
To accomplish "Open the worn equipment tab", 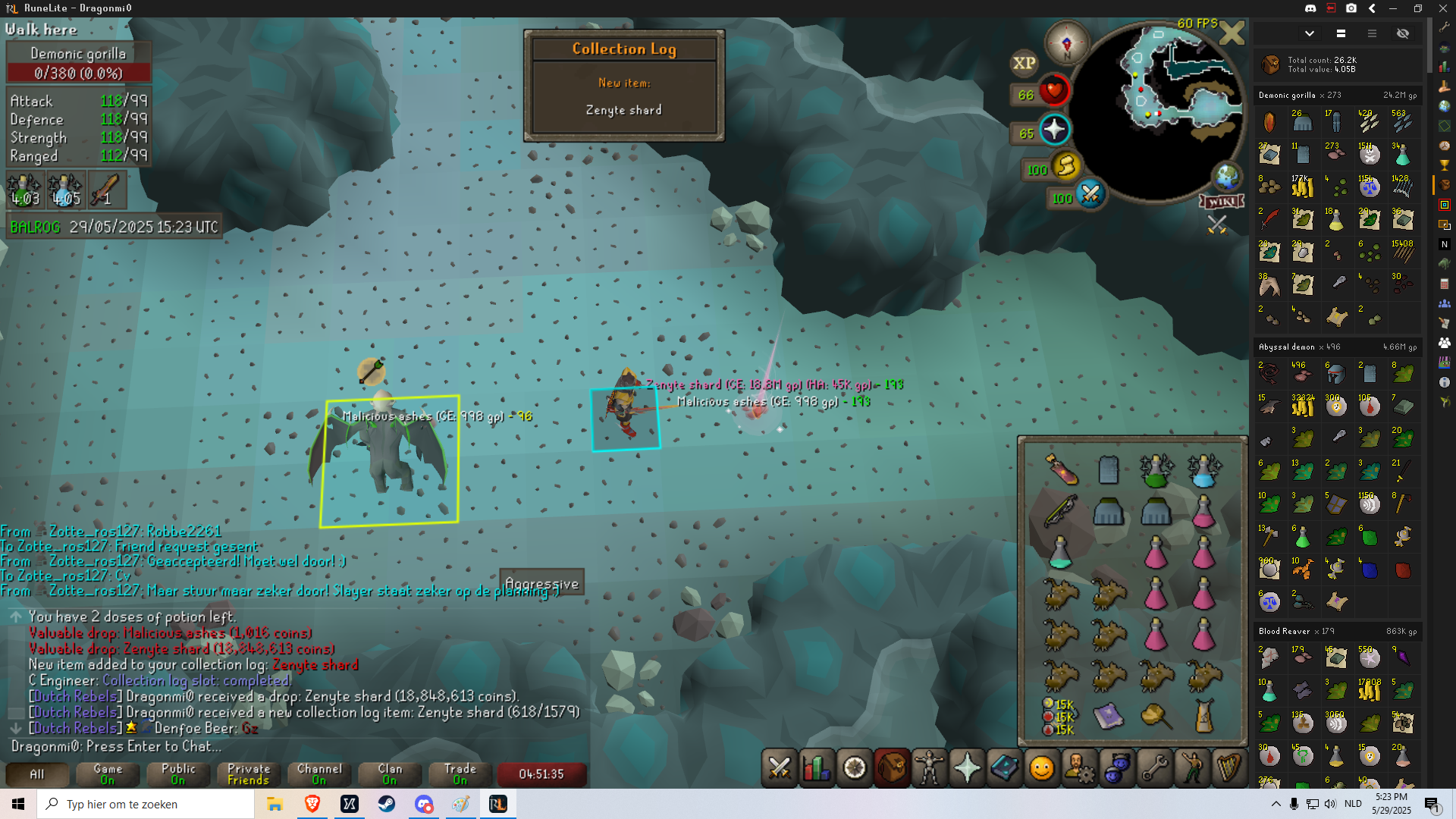I will point(929,768).
